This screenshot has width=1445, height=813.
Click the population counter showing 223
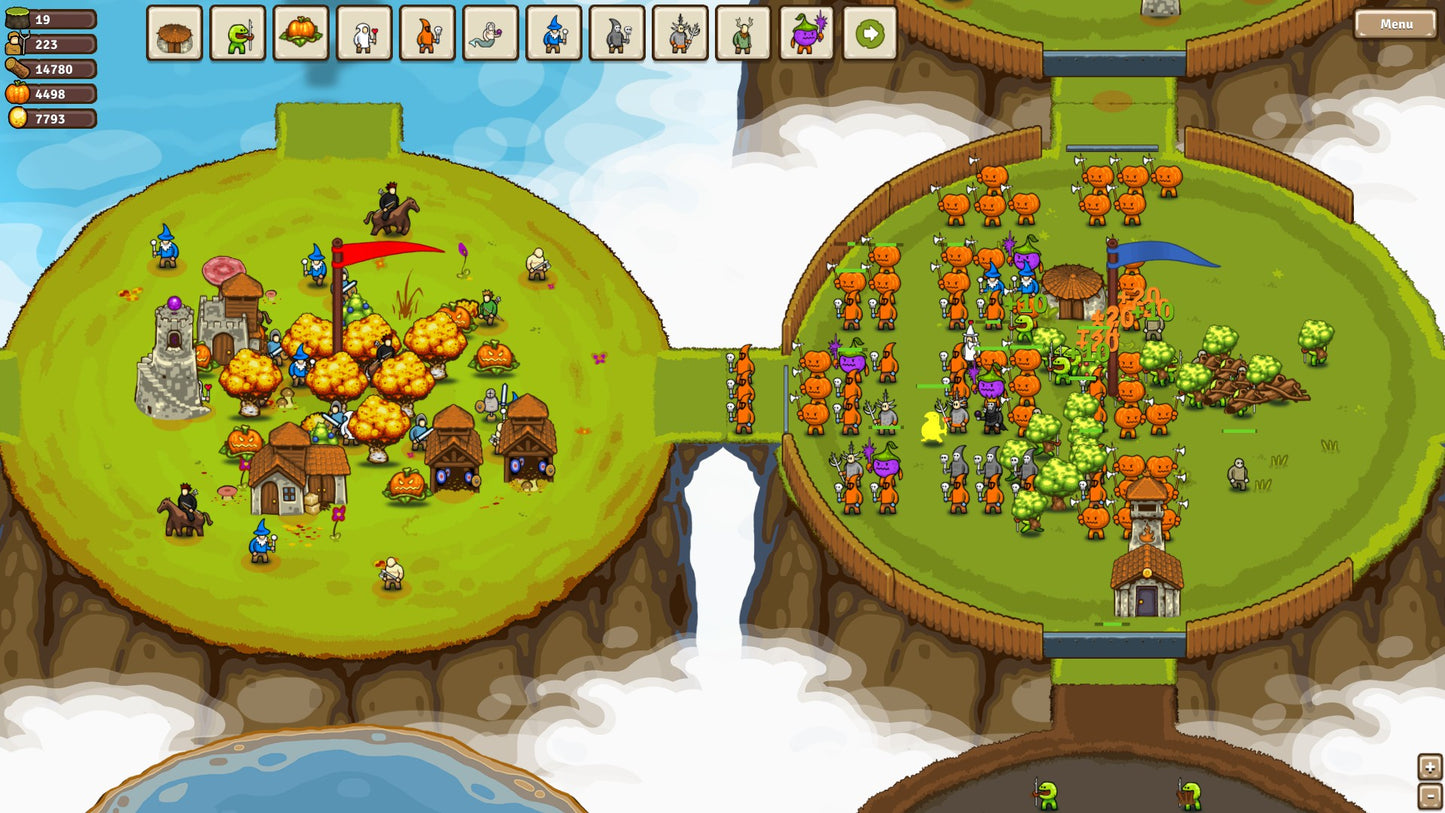(x=50, y=44)
